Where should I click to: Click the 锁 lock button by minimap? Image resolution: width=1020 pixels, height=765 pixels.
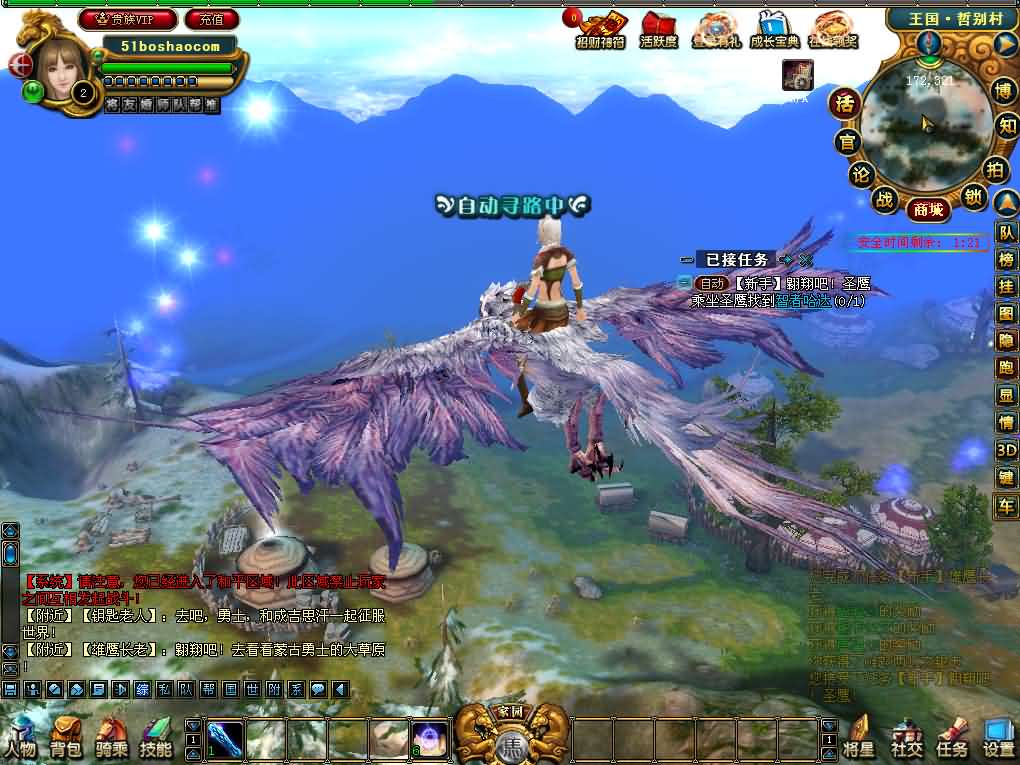[974, 197]
